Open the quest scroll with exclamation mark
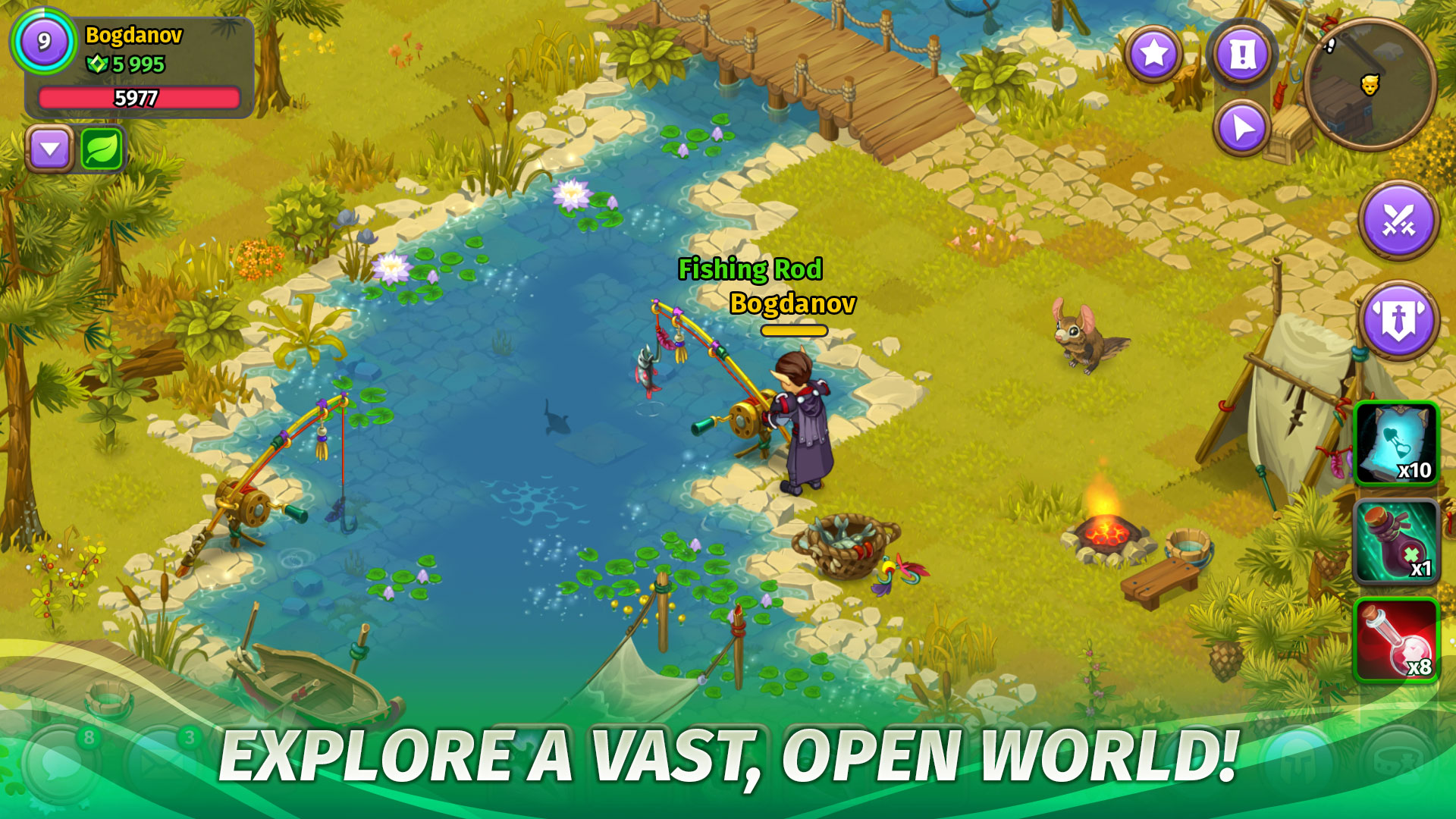 tap(1241, 53)
